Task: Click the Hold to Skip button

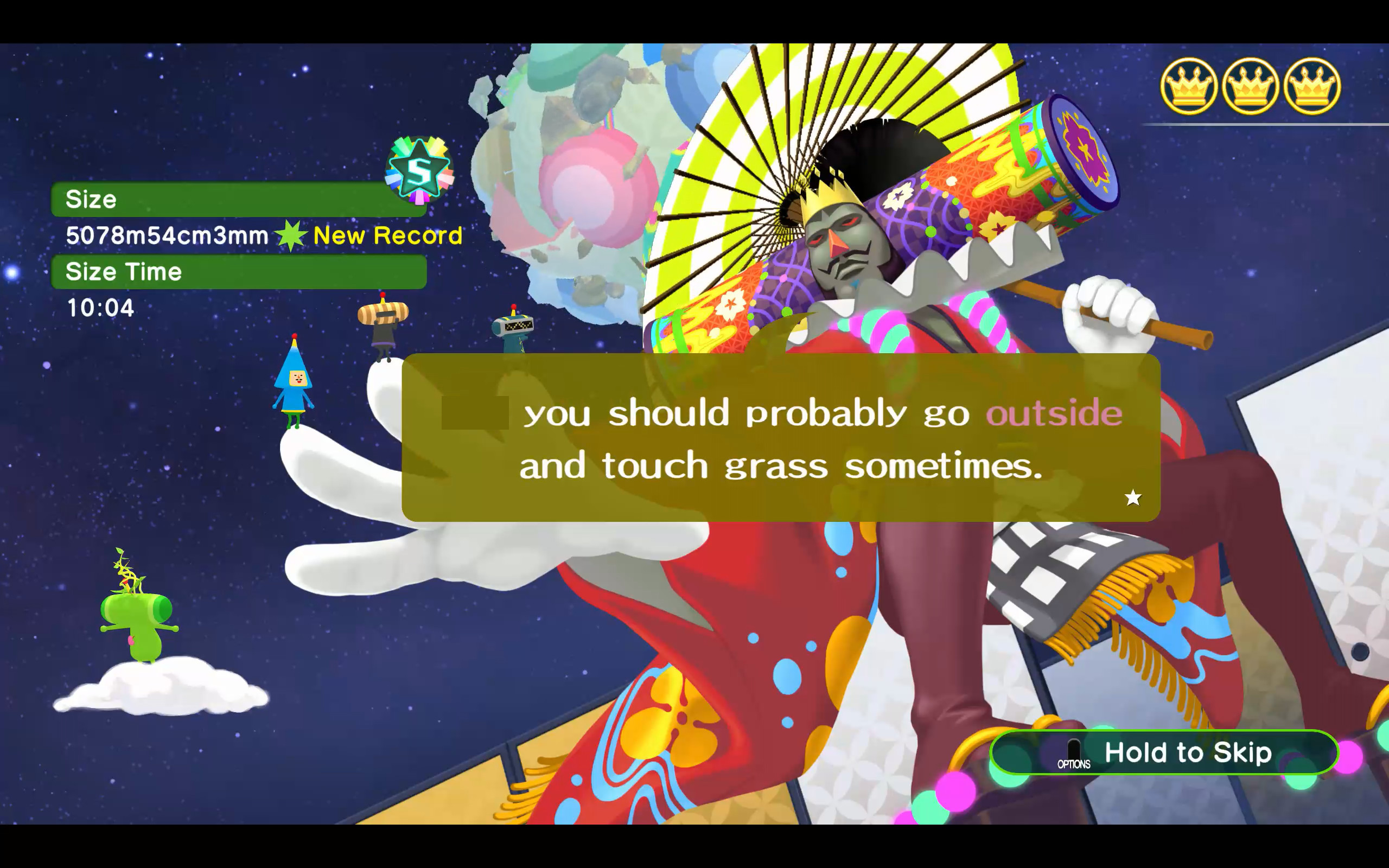Action: pos(1164,752)
